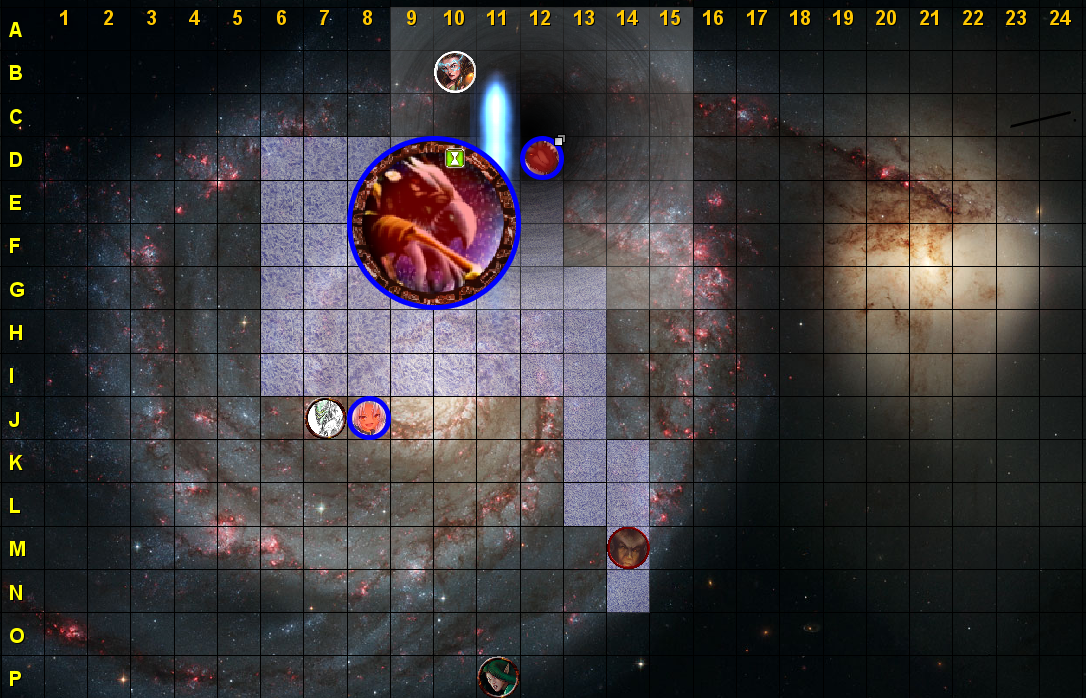The height and width of the screenshot is (698, 1086).
Task: Select the large blue-ringed dragon token
Action: coord(434,223)
